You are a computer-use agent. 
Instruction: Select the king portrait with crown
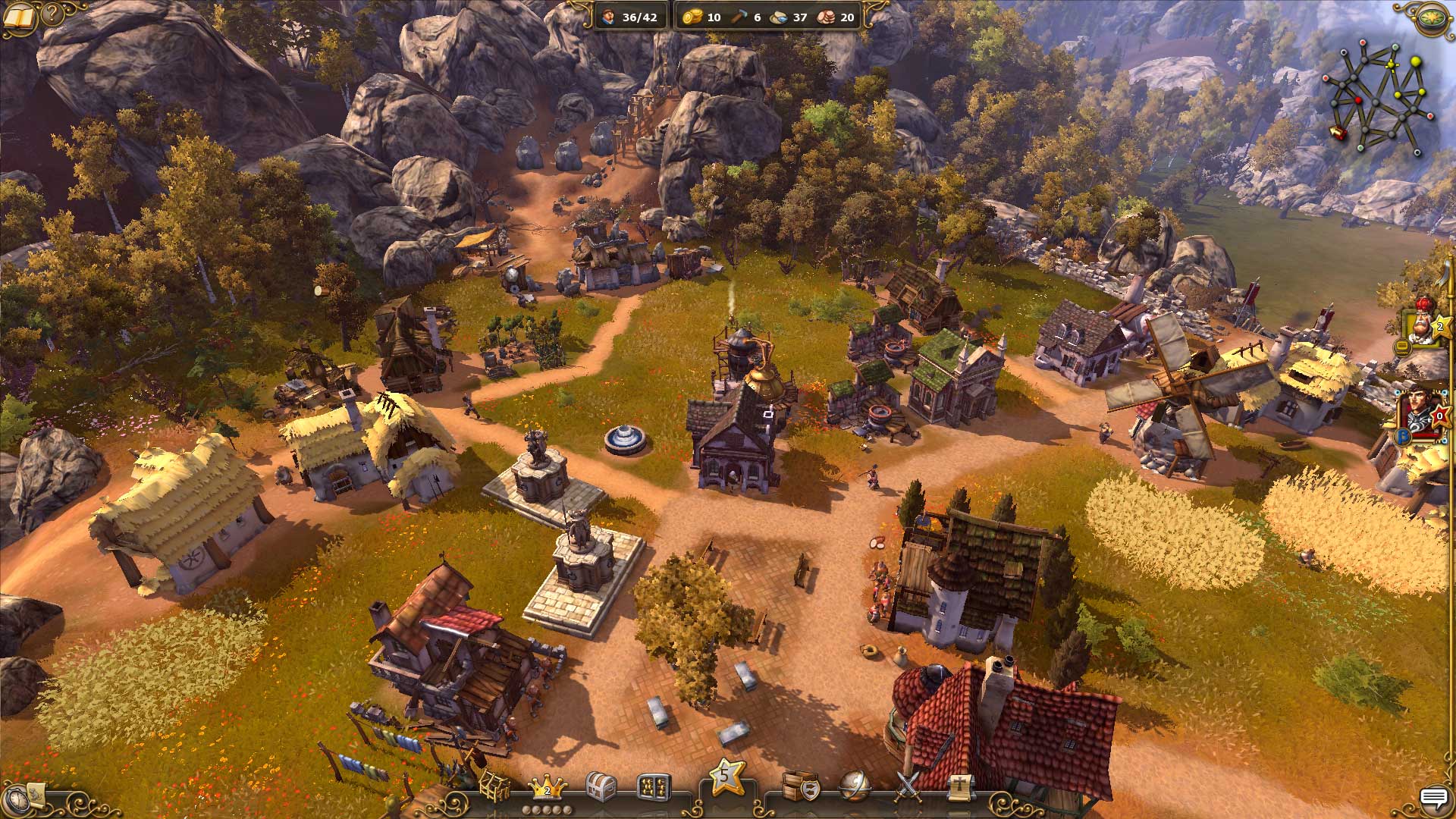[1423, 322]
